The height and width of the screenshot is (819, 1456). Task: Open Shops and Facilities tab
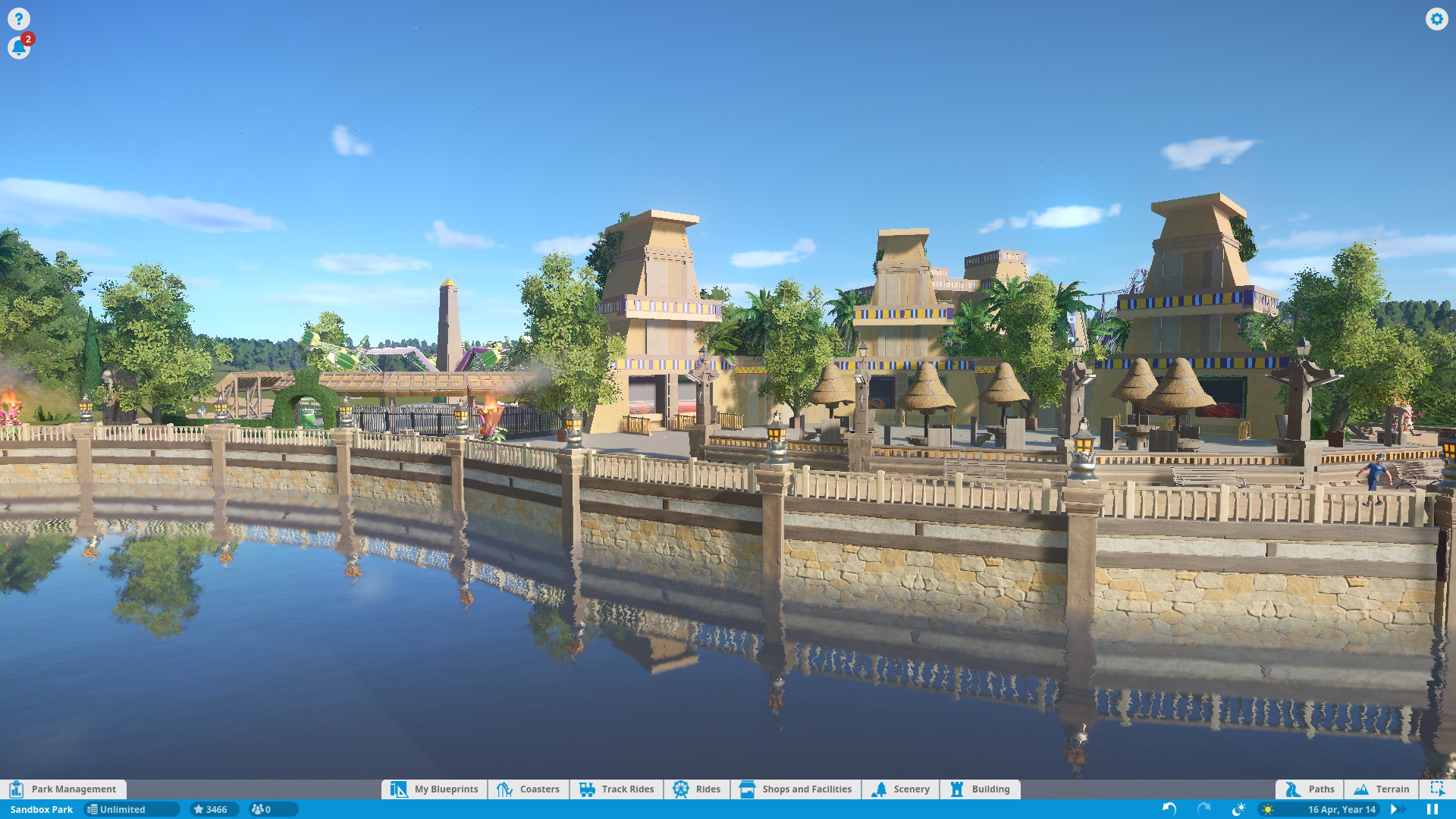coord(795,789)
